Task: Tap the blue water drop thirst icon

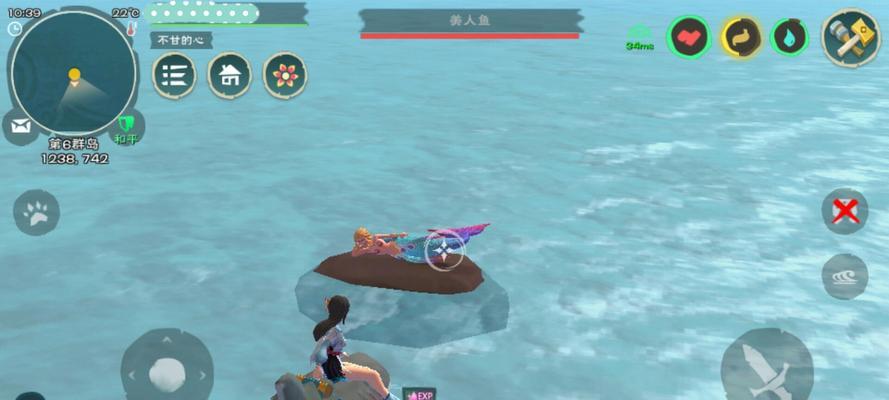Action: [789, 38]
